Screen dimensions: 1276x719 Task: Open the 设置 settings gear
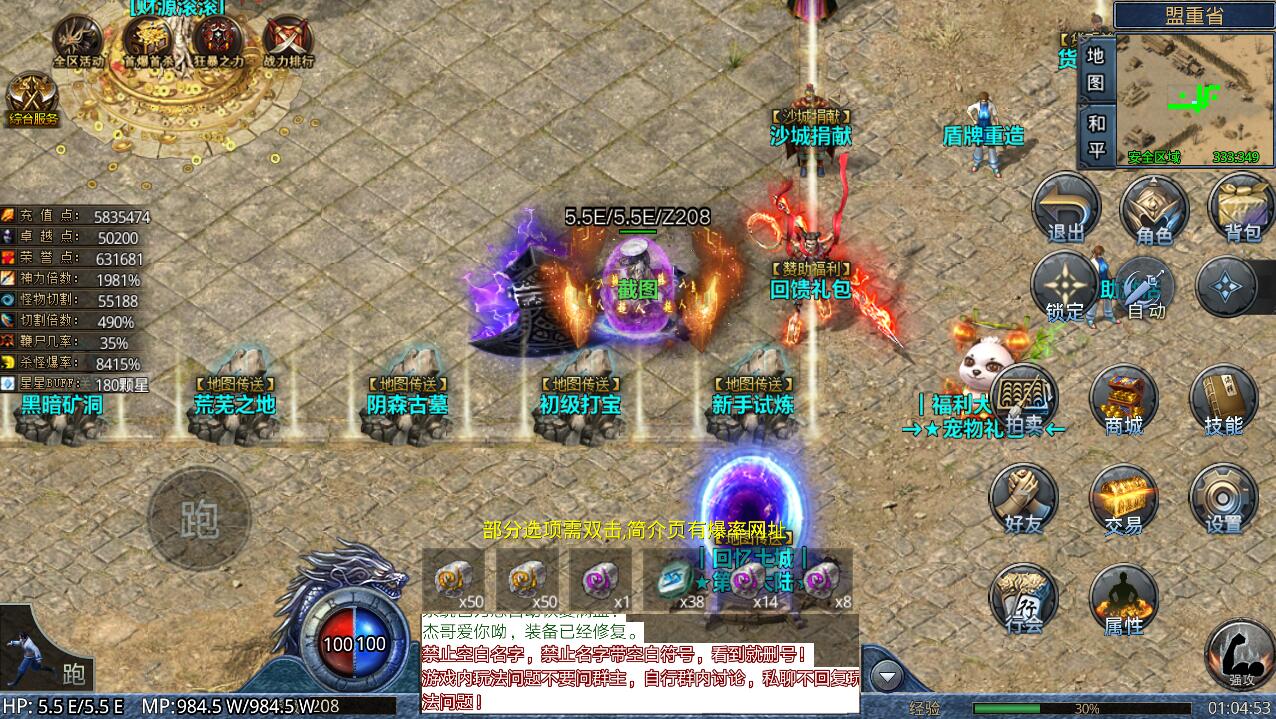click(x=1223, y=499)
